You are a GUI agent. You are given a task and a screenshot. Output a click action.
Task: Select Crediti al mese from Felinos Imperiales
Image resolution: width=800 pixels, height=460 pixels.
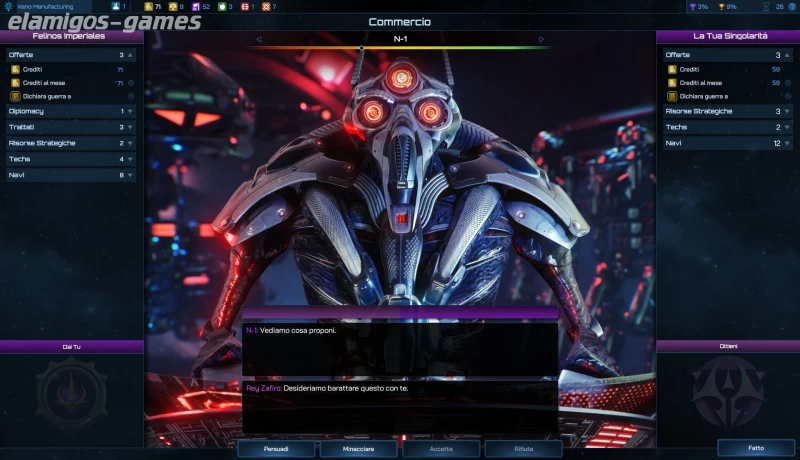coord(51,83)
